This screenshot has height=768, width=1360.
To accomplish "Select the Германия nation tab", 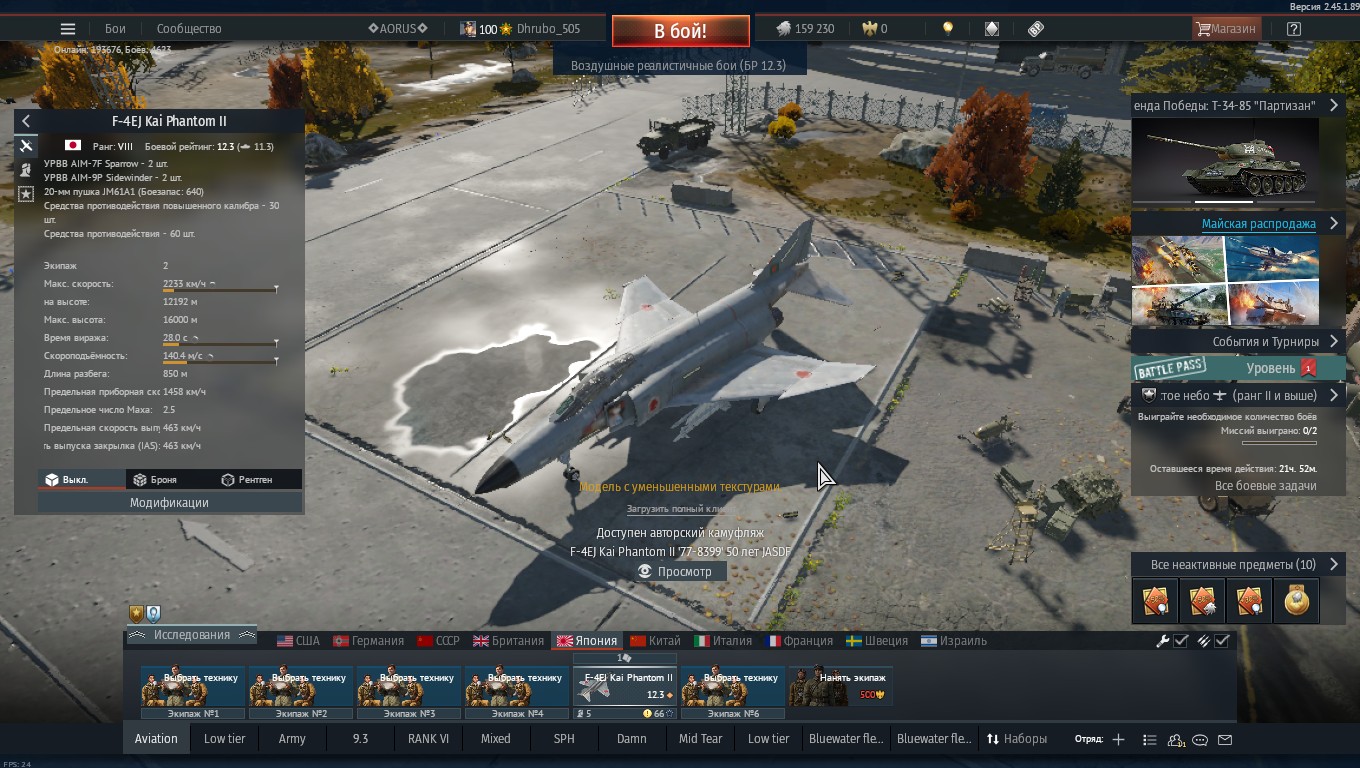I will pyautogui.click(x=368, y=641).
